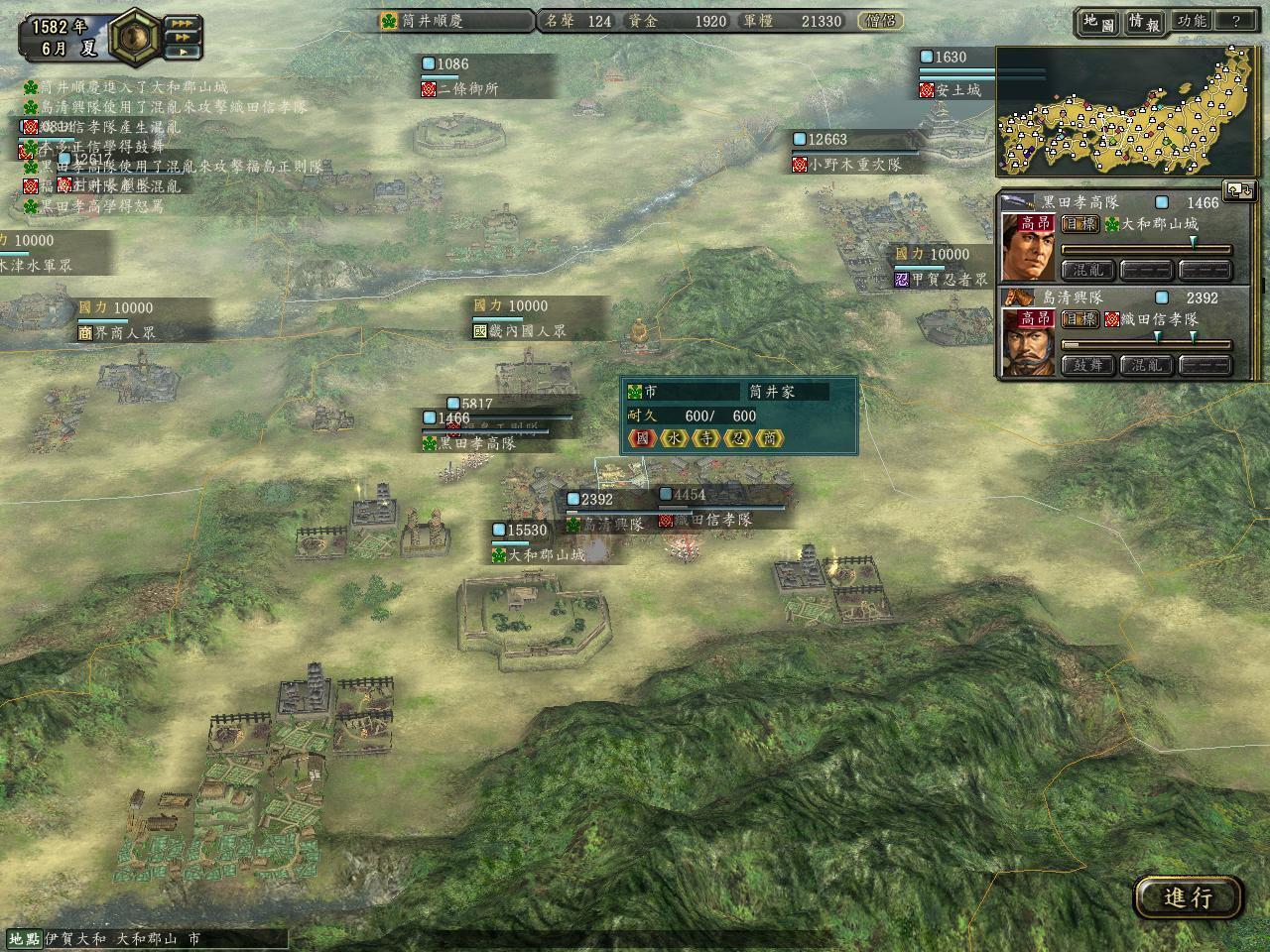Activate 鼓舞 tactic of 島清興隊
This screenshot has height=952, width=1270.
point(1087,364)
